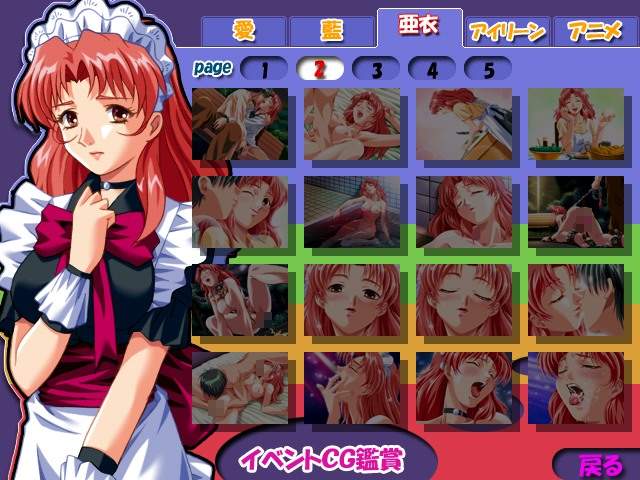The image size is (640, 480).
Task: Select the 亜衣 character tab
Action: pos(419,29)
